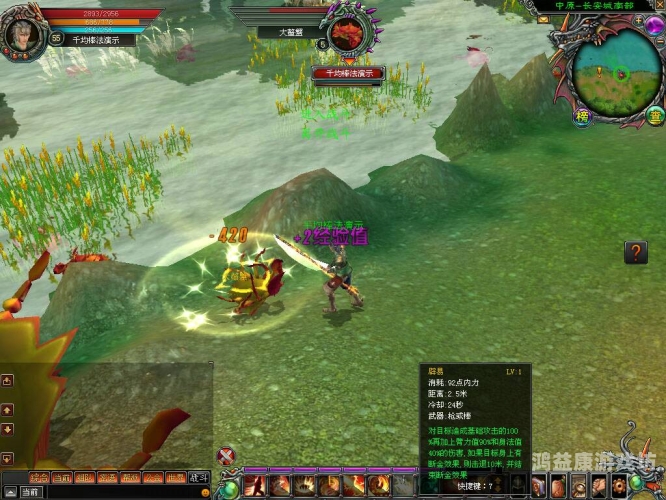Select the red crab target portrait

pyautogui.click(x=348, y=31)
